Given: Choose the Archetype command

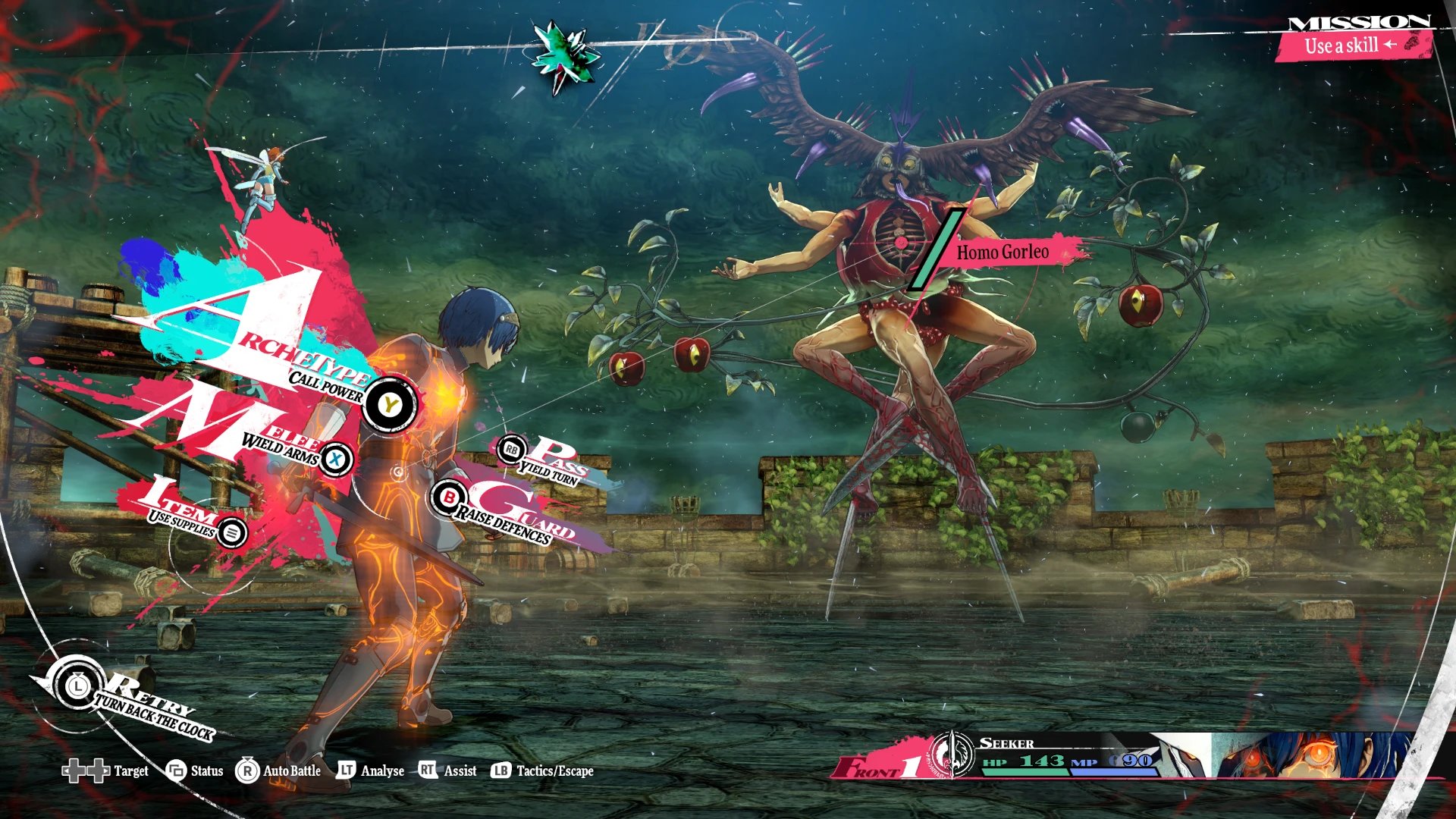Looking at the screenshot, I should (x=389, y=404).
